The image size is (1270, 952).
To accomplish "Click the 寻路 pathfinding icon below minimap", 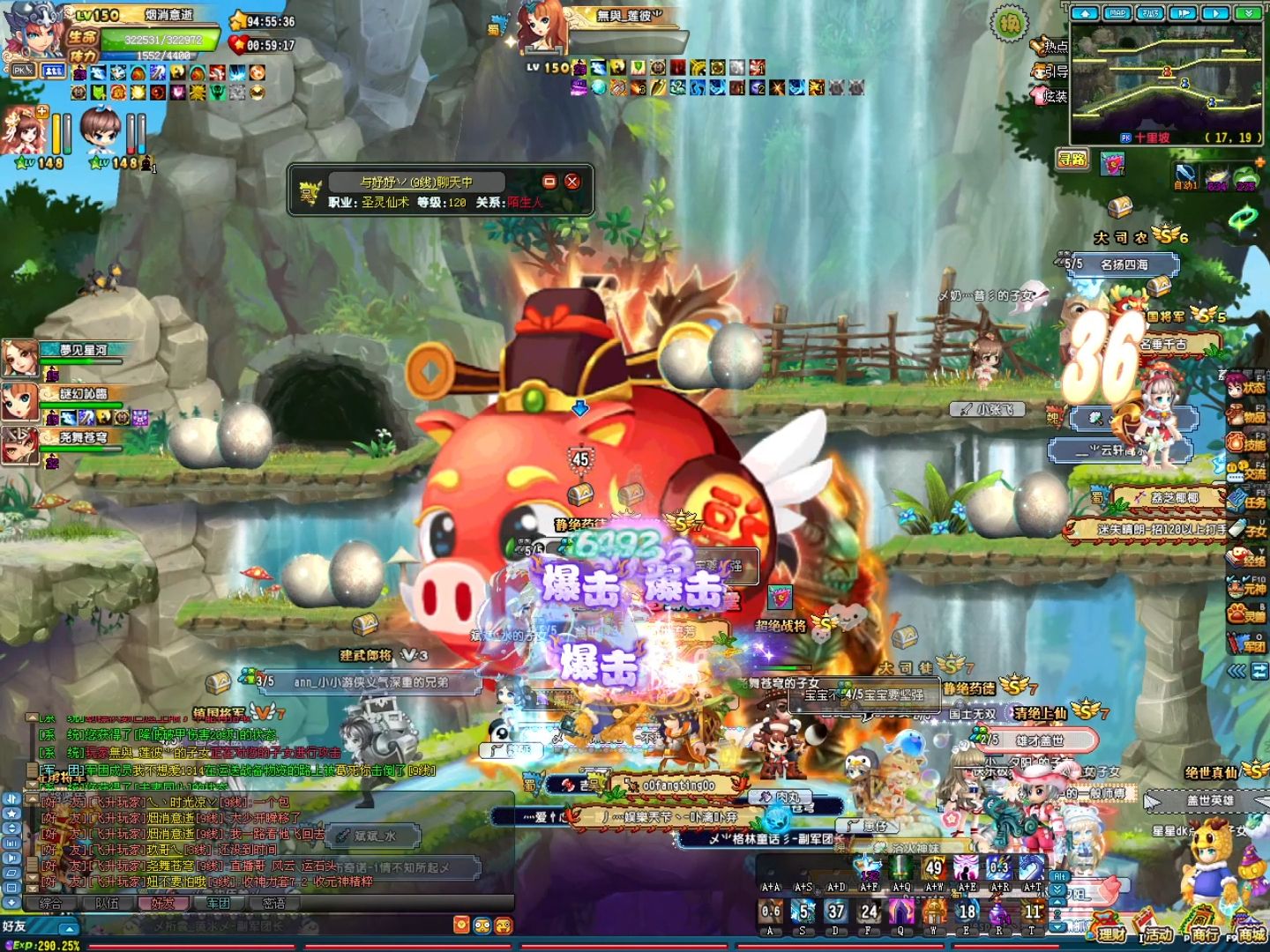I will coord(1072,160).
